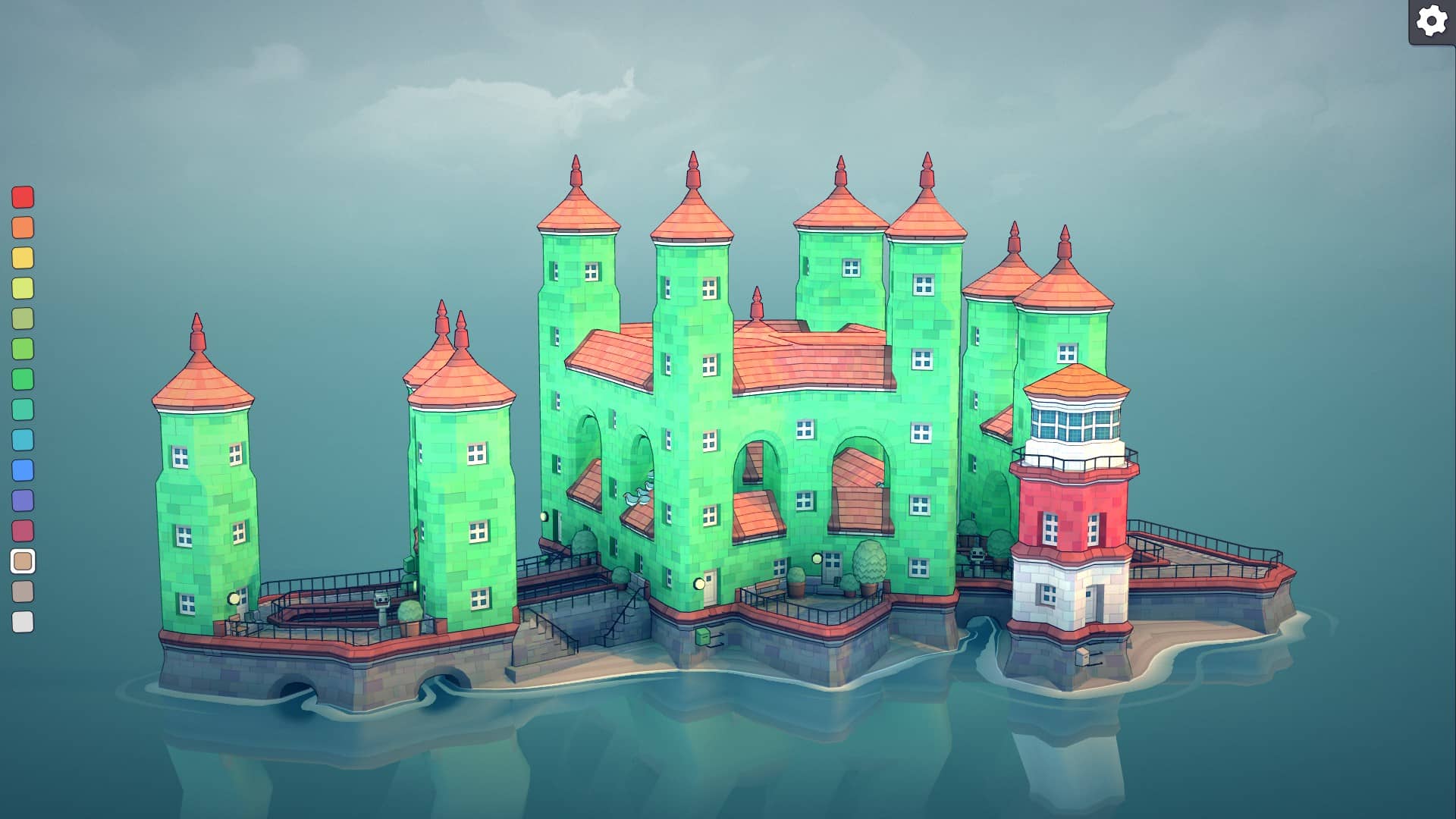
Task: Select the red color swatch
Action: point(23,199)
